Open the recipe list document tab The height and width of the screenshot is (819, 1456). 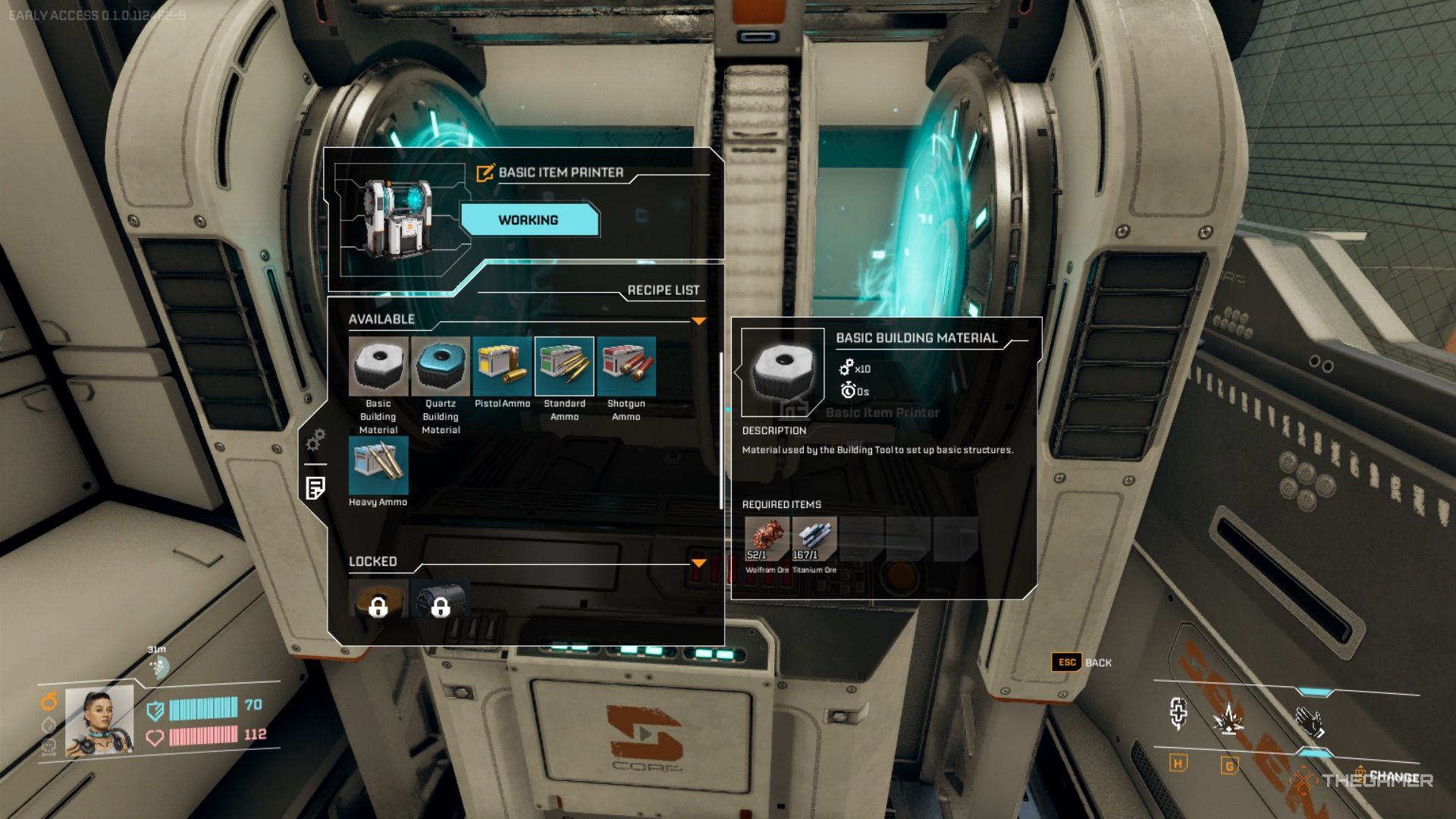click(x=315, y=488)
